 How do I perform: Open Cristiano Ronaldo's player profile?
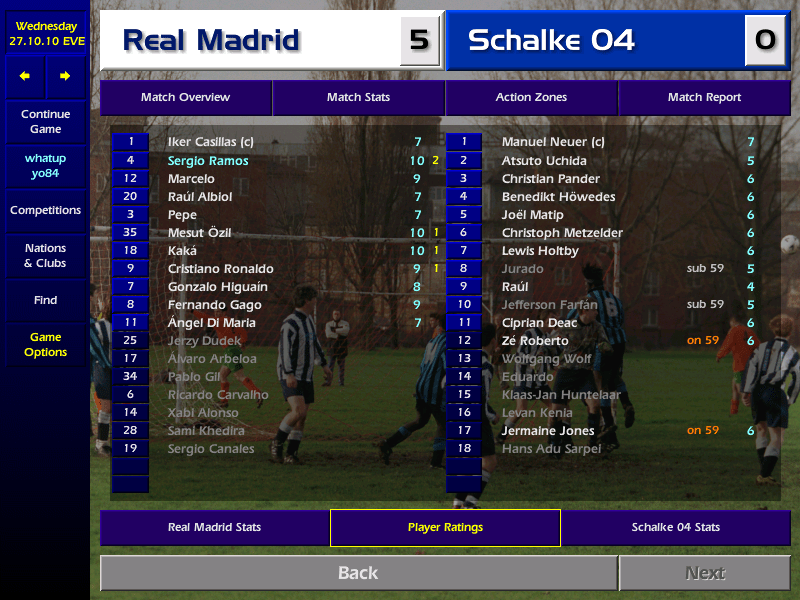point(220,269)
